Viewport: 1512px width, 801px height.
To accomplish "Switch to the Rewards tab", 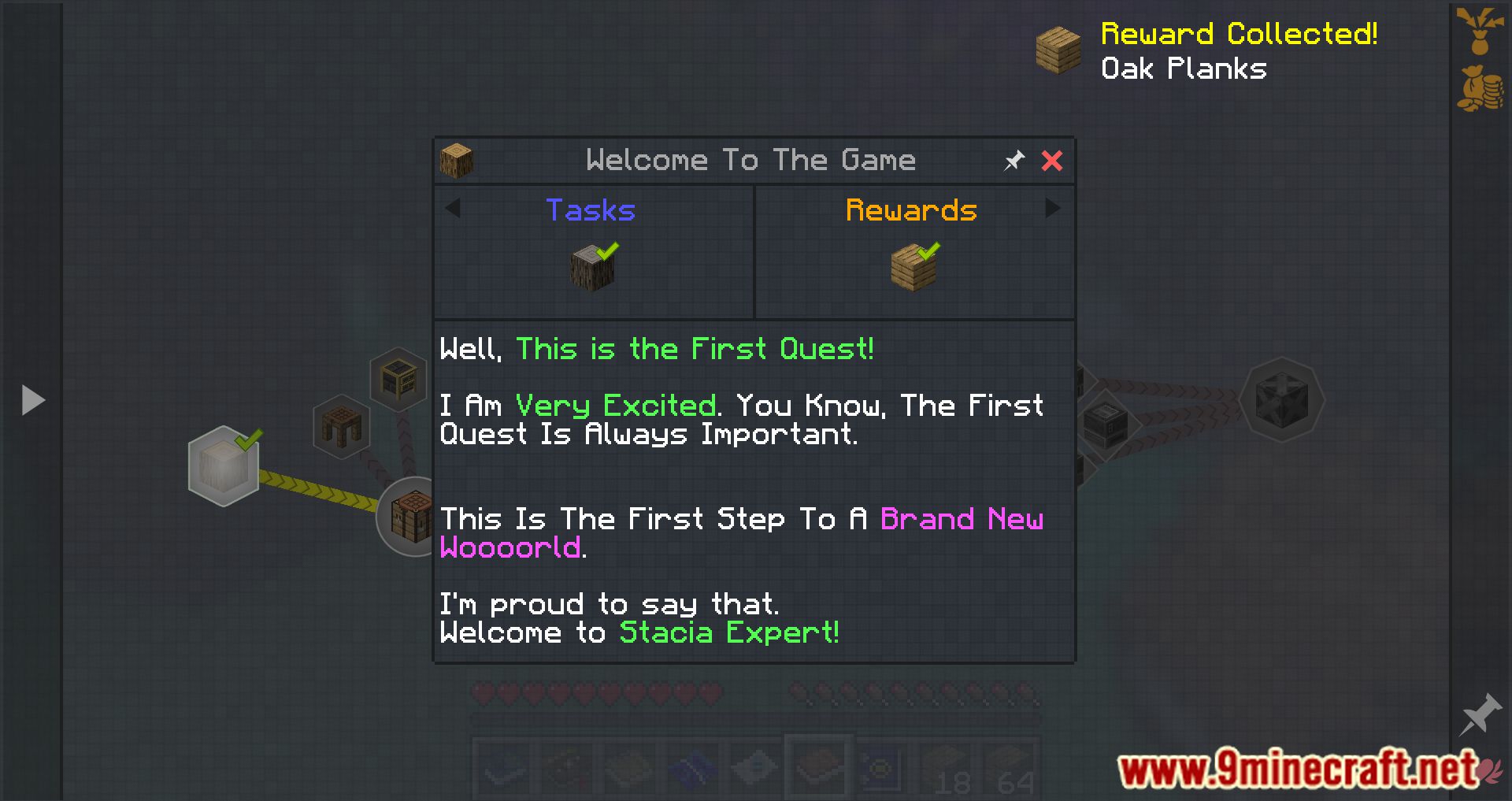I will [910, 210].
